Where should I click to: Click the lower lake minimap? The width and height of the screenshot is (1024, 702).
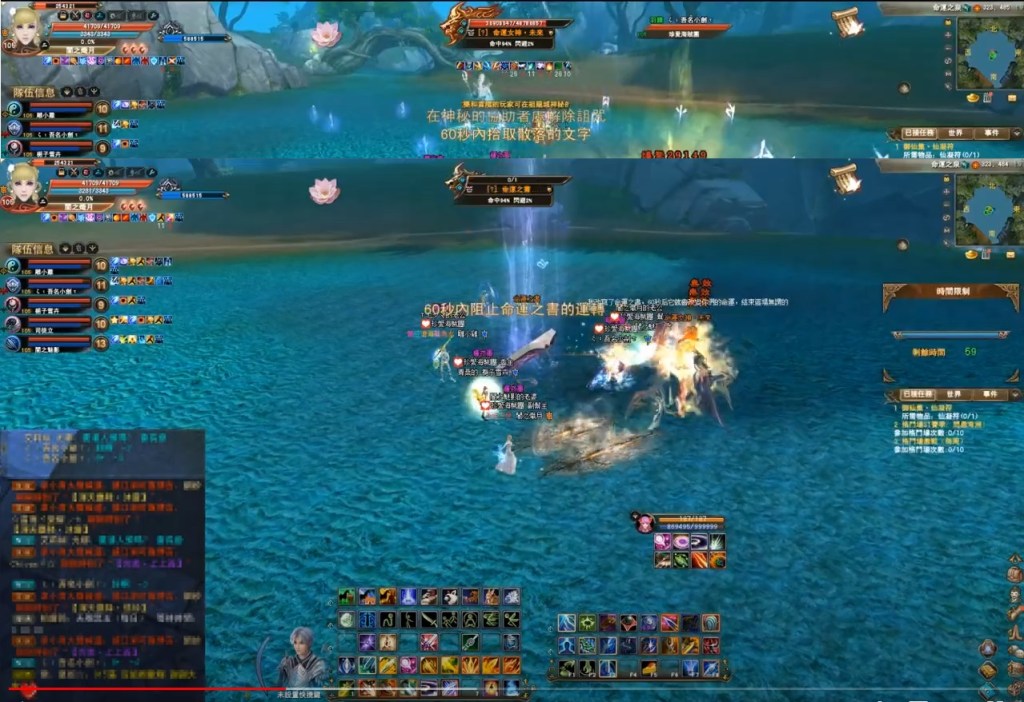point(989,210)
